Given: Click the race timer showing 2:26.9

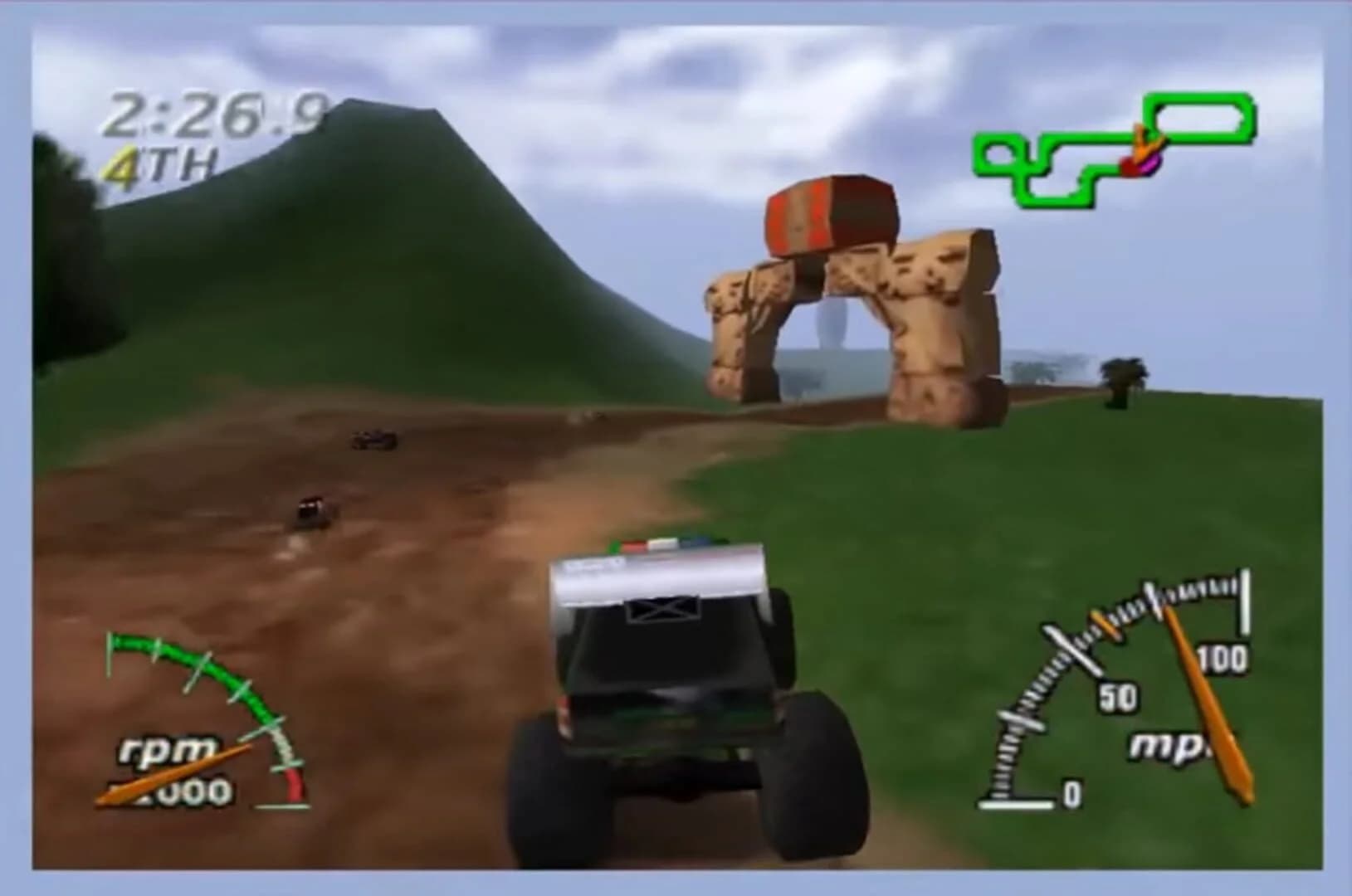Looking at the screenshot, I should pos(217,116).
